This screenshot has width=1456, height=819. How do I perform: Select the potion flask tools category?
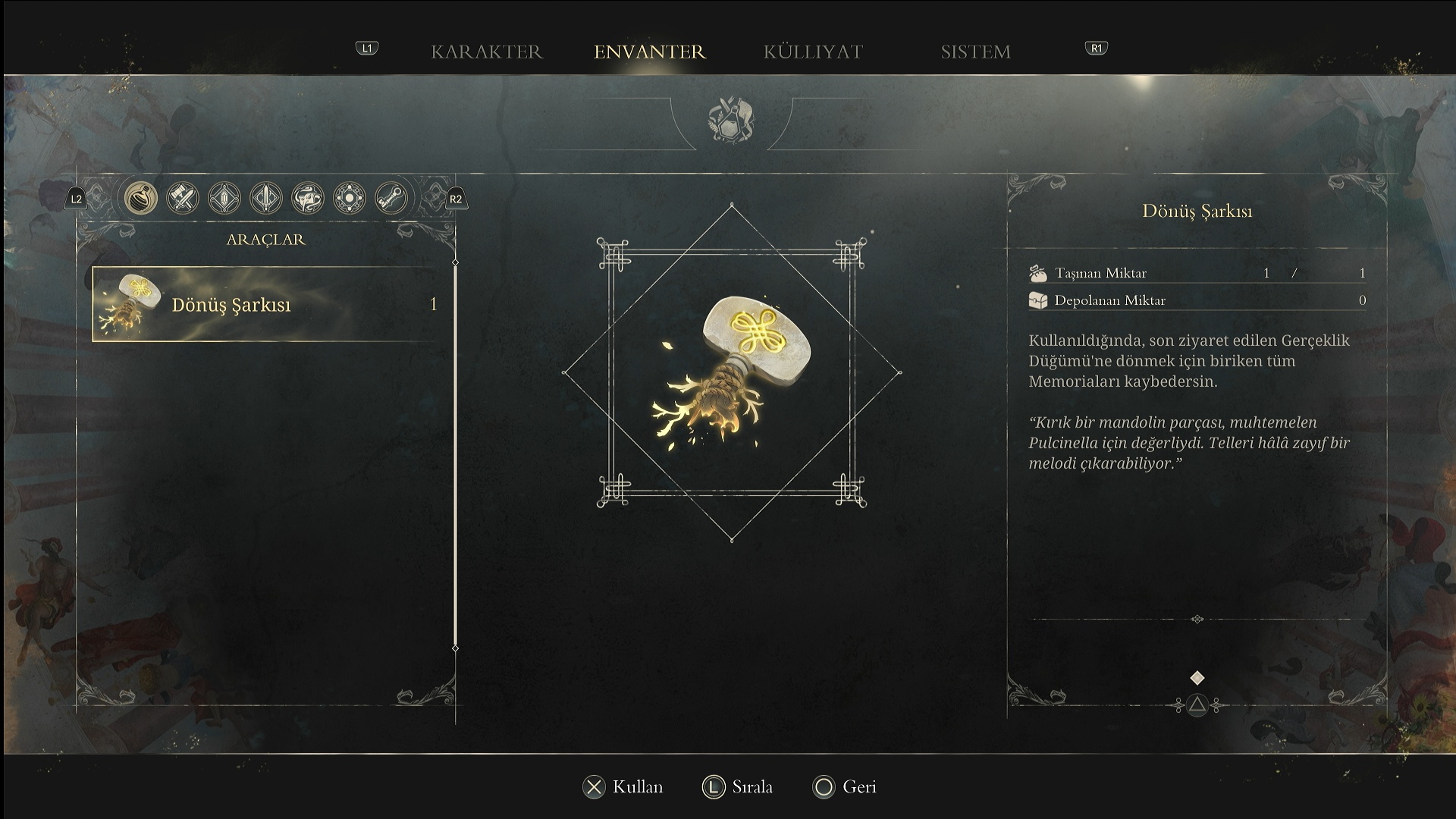[x=141, y=199]
